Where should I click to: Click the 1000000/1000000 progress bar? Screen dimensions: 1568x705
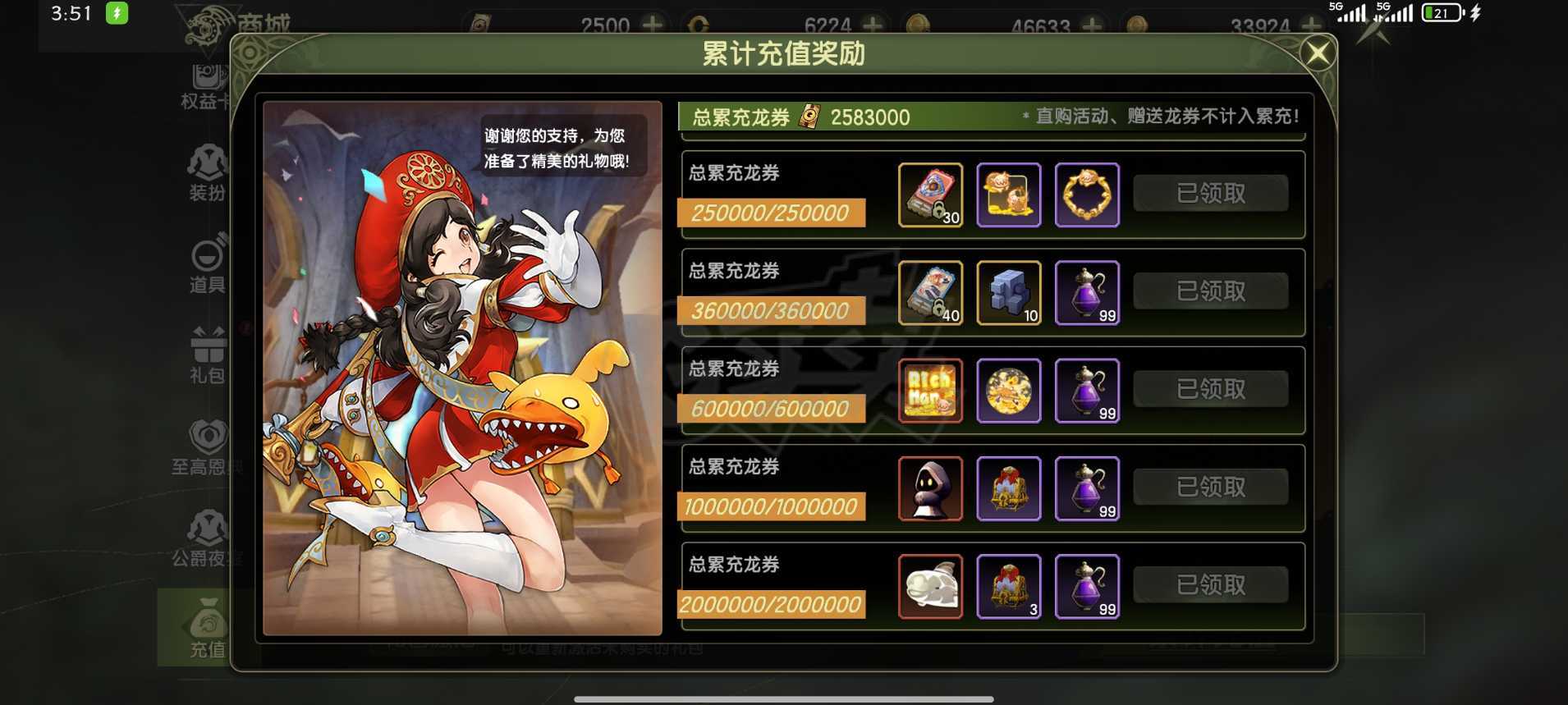click(x=770, y=506)
